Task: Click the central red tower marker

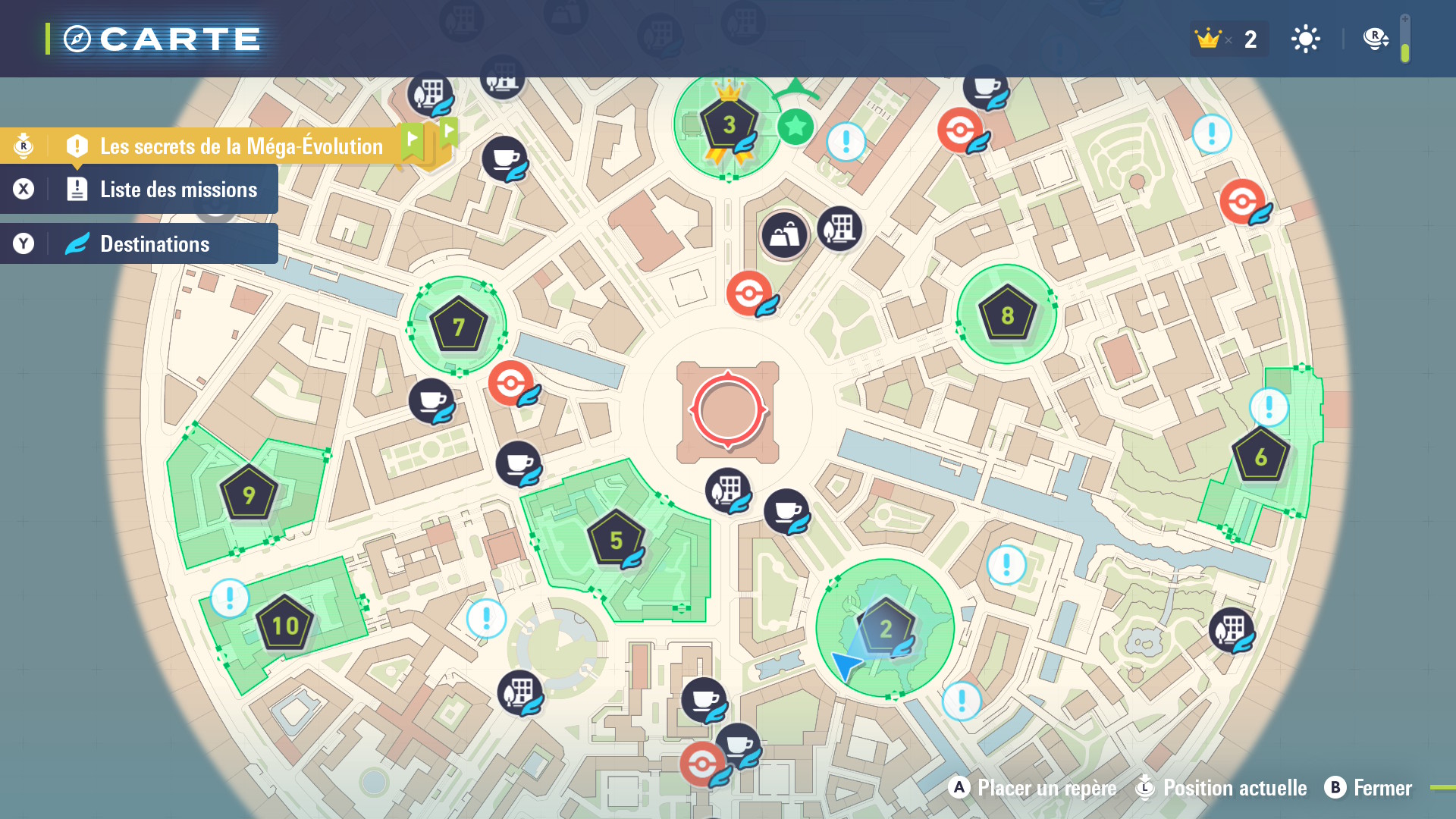Action: 728,409
